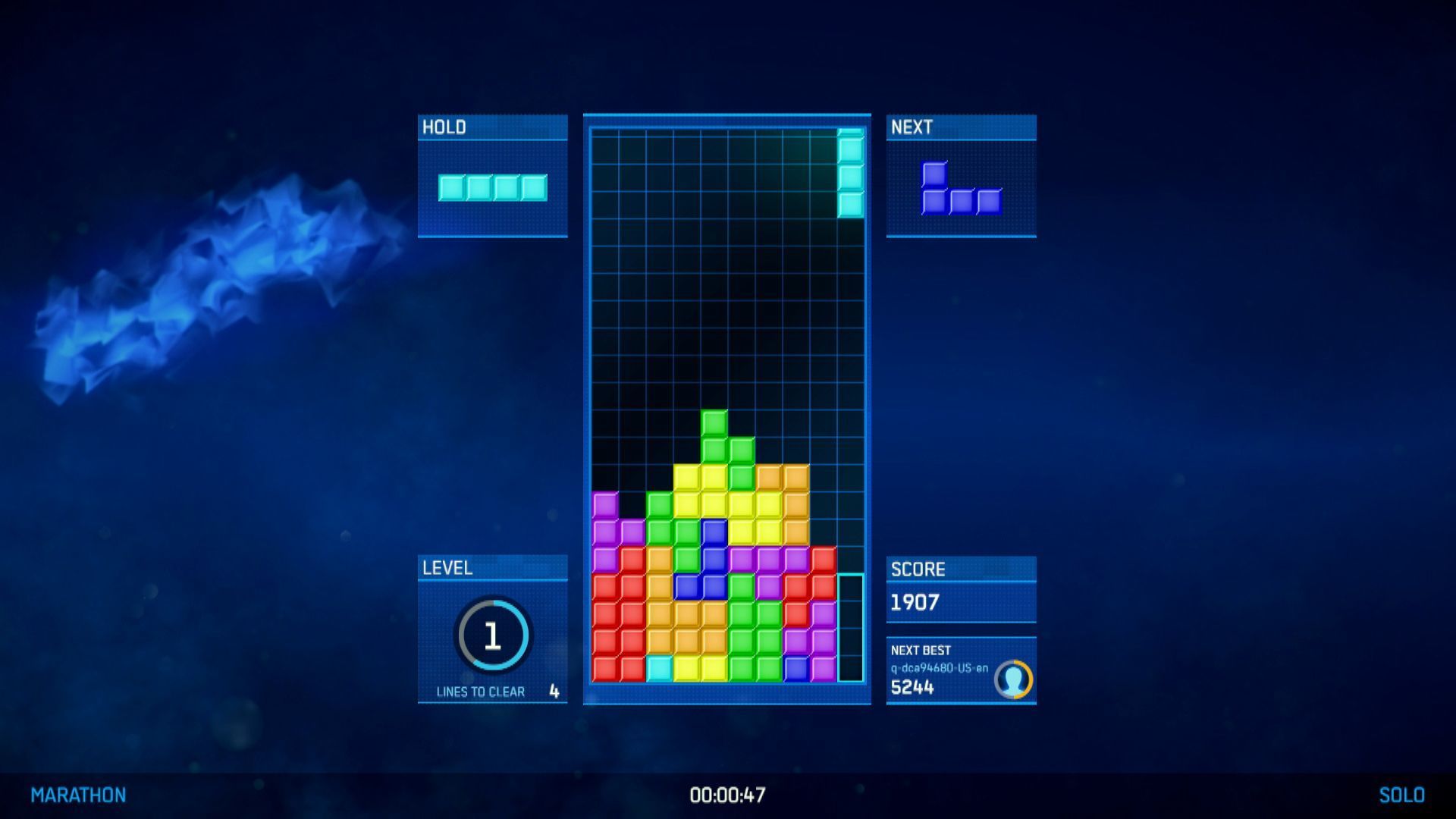Select the held I-piece in HOLD panel
Viewport: 1456px width, 819px height.
click(x=493, y=188)
